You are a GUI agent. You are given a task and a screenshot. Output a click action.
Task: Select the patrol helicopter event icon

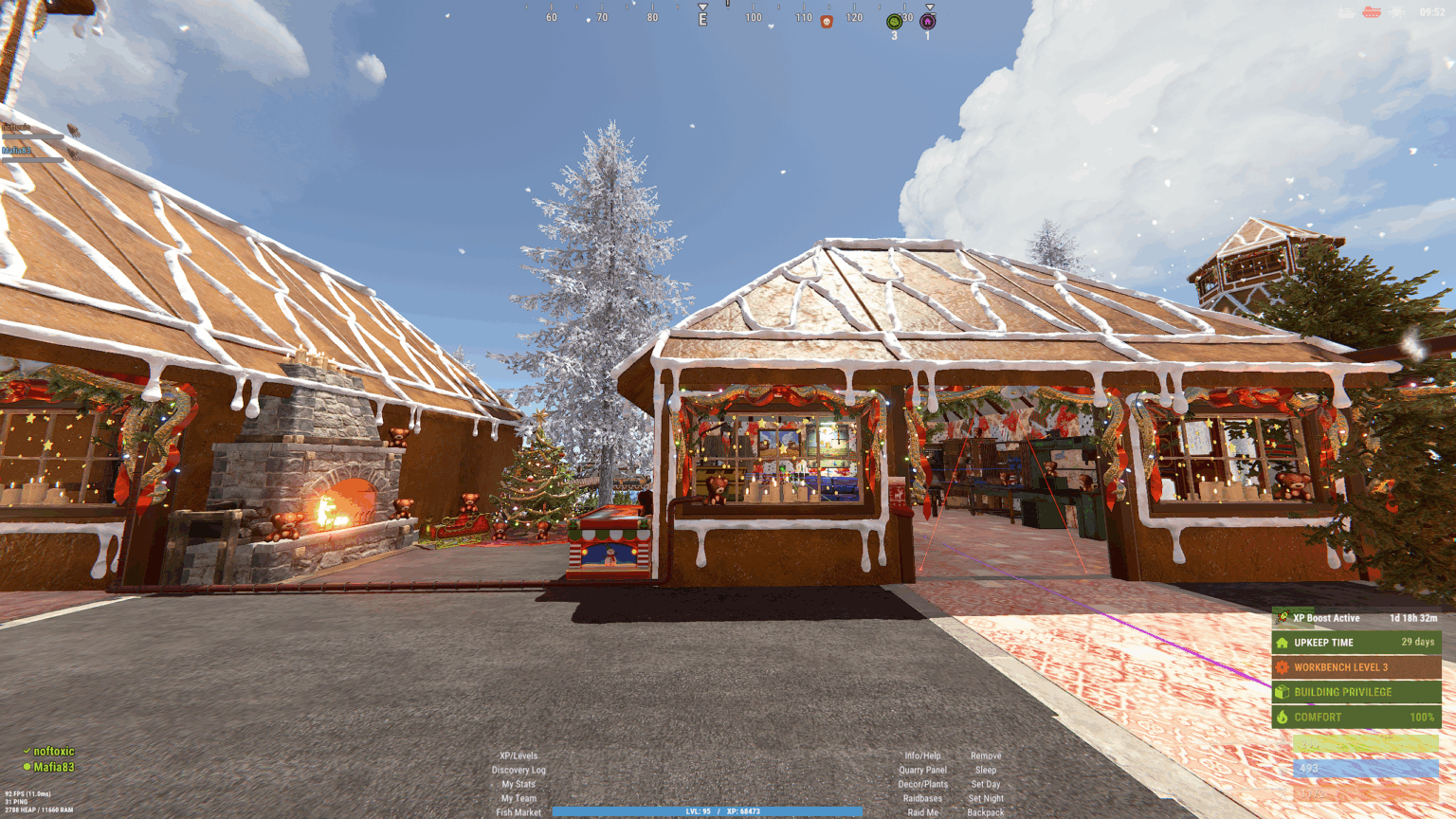coord(1396,11)
